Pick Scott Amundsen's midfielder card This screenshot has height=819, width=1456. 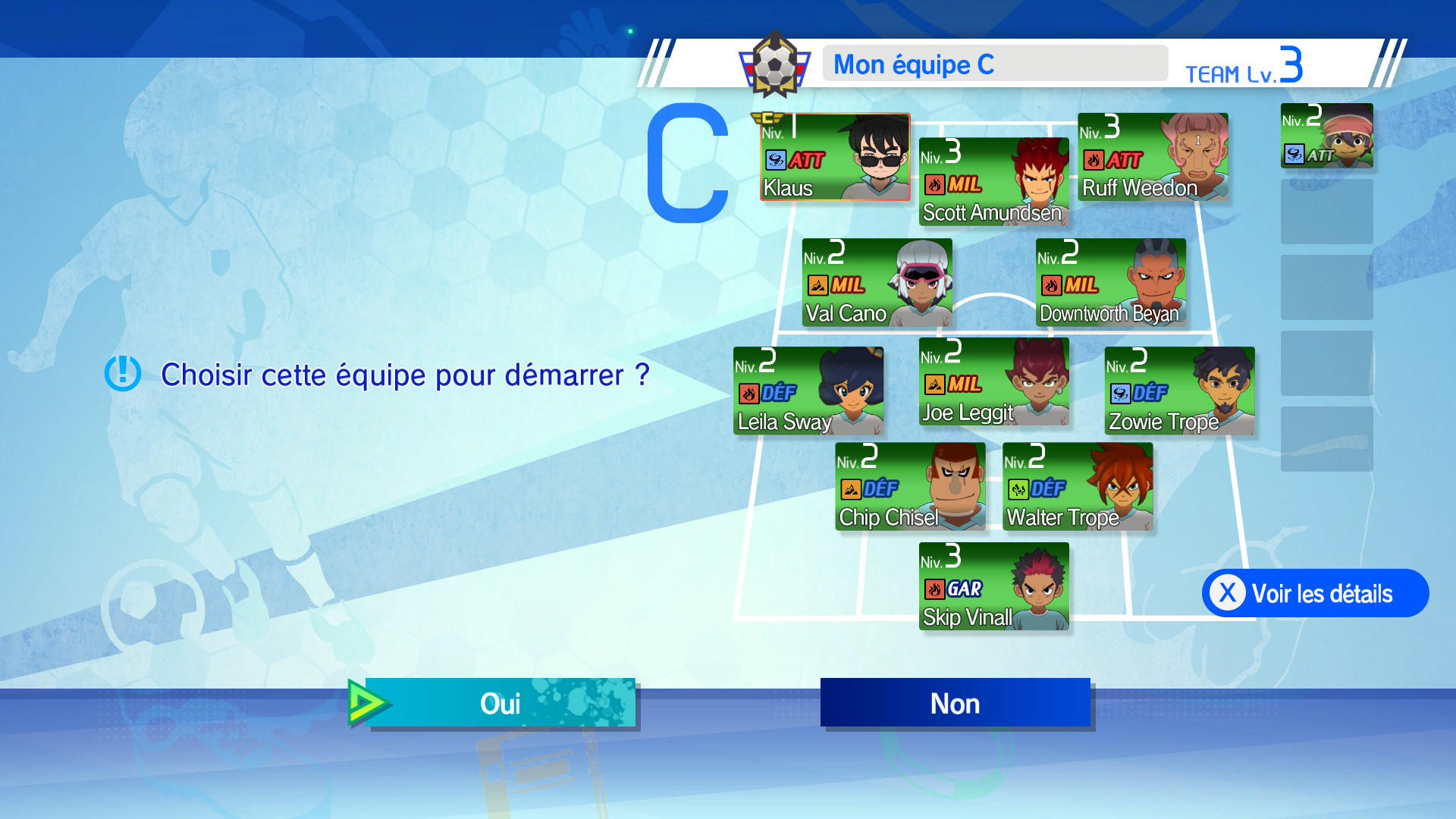click(x=993, y=182)
